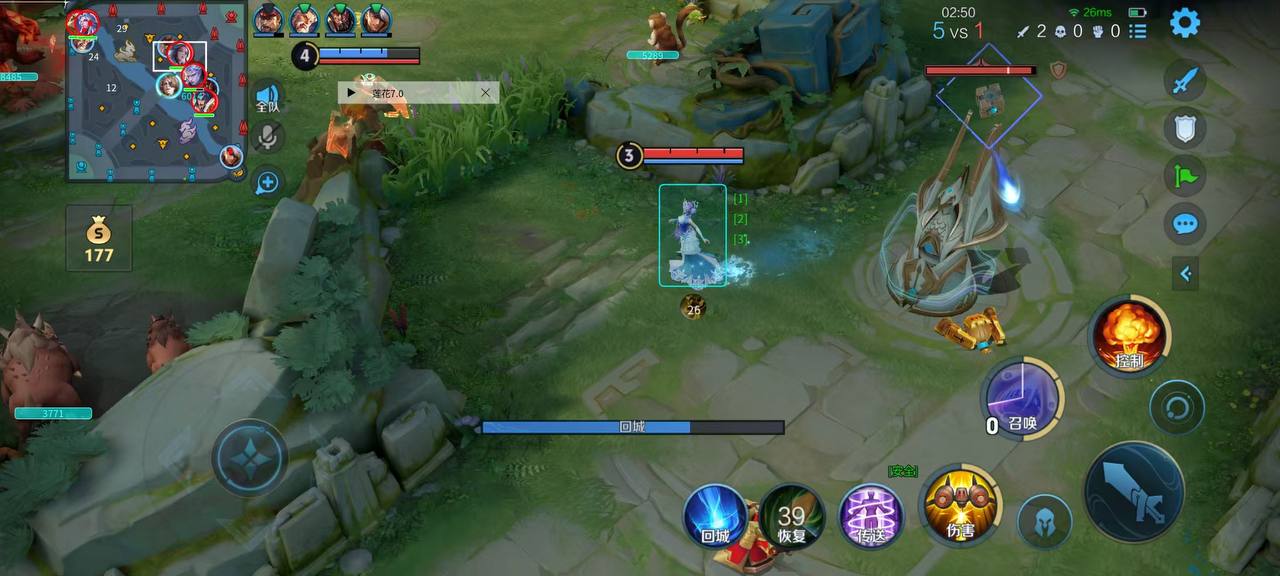Close the 莲花7.0 overlay bar
The width and height of the screenshot is (1280, 576).
tap(485, 93)
